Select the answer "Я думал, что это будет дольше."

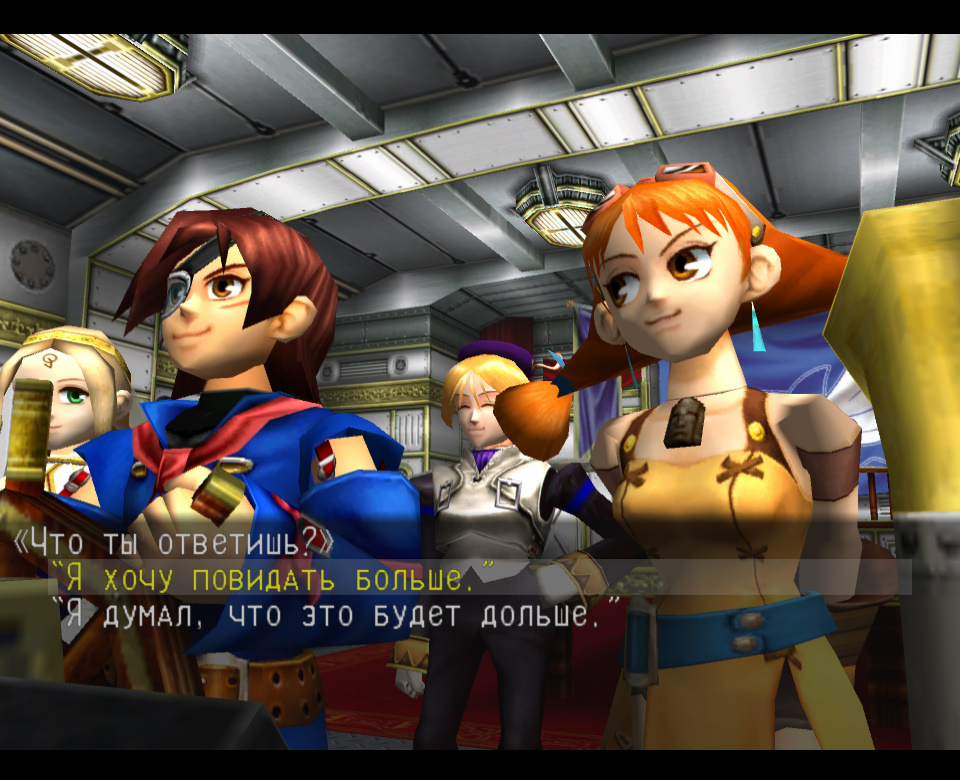336,614
